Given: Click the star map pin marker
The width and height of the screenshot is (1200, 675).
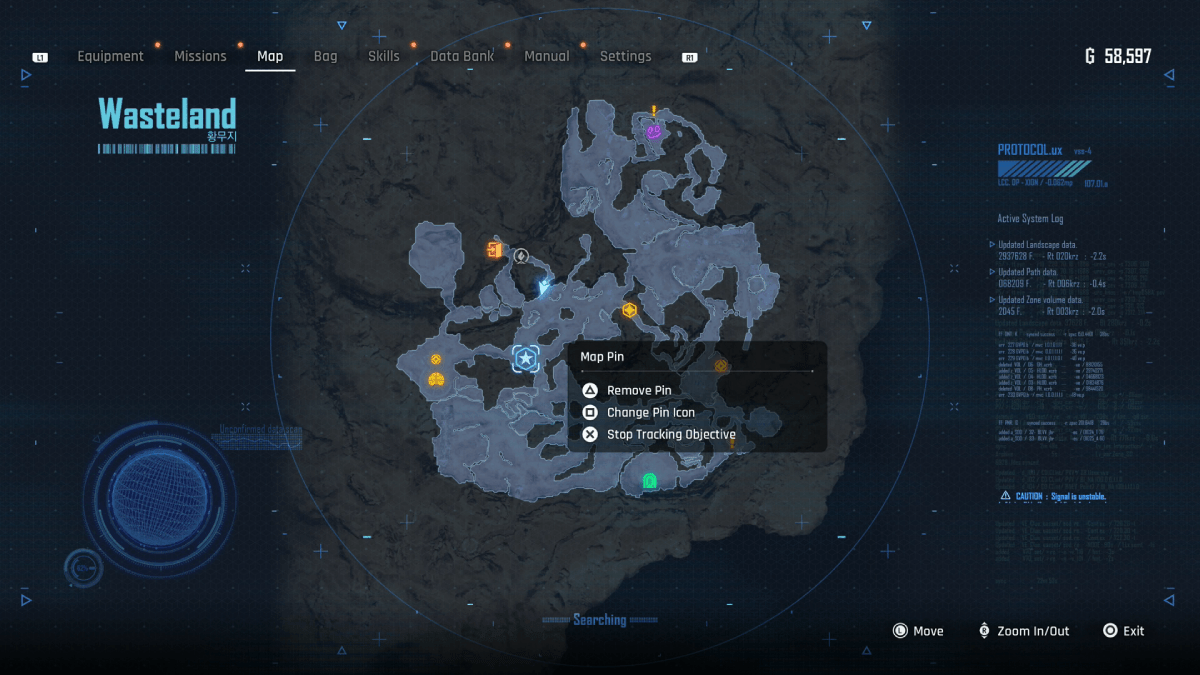Looking at the screenshot, I should [525, 358].
